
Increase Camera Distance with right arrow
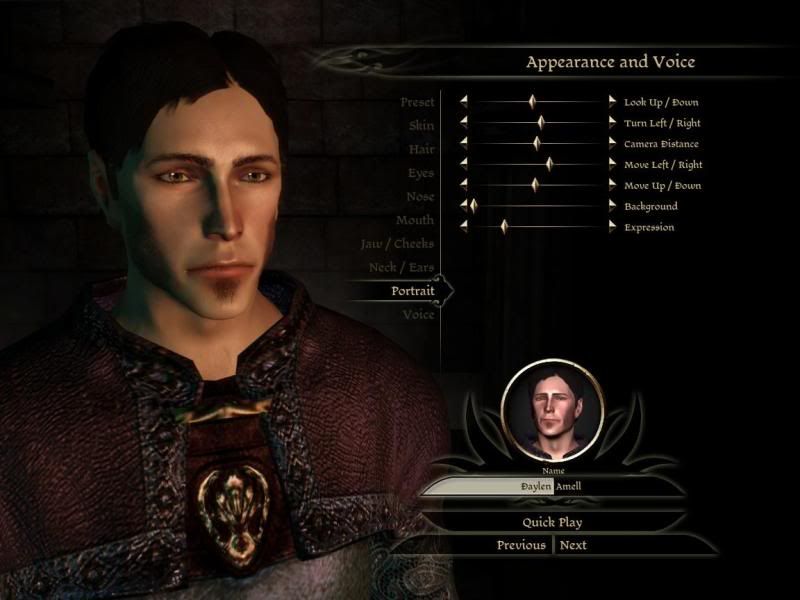(613, 143)
